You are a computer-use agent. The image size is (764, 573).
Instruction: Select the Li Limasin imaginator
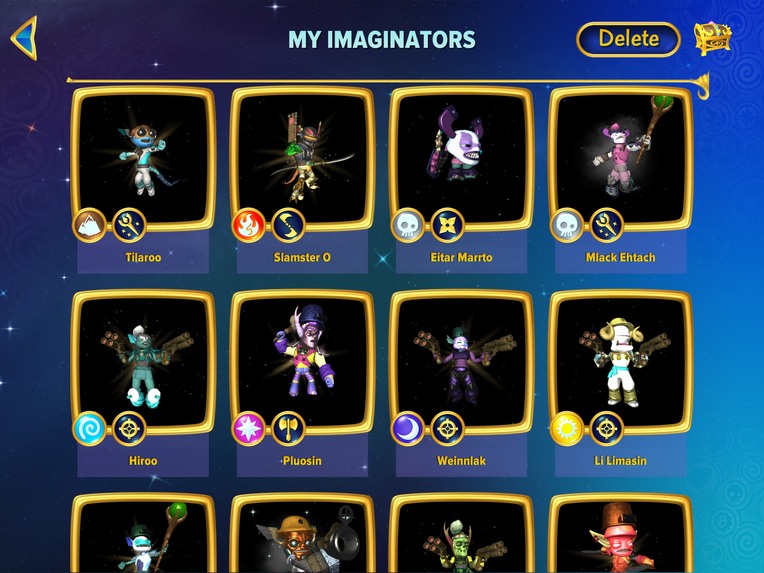tap(620, 363)
